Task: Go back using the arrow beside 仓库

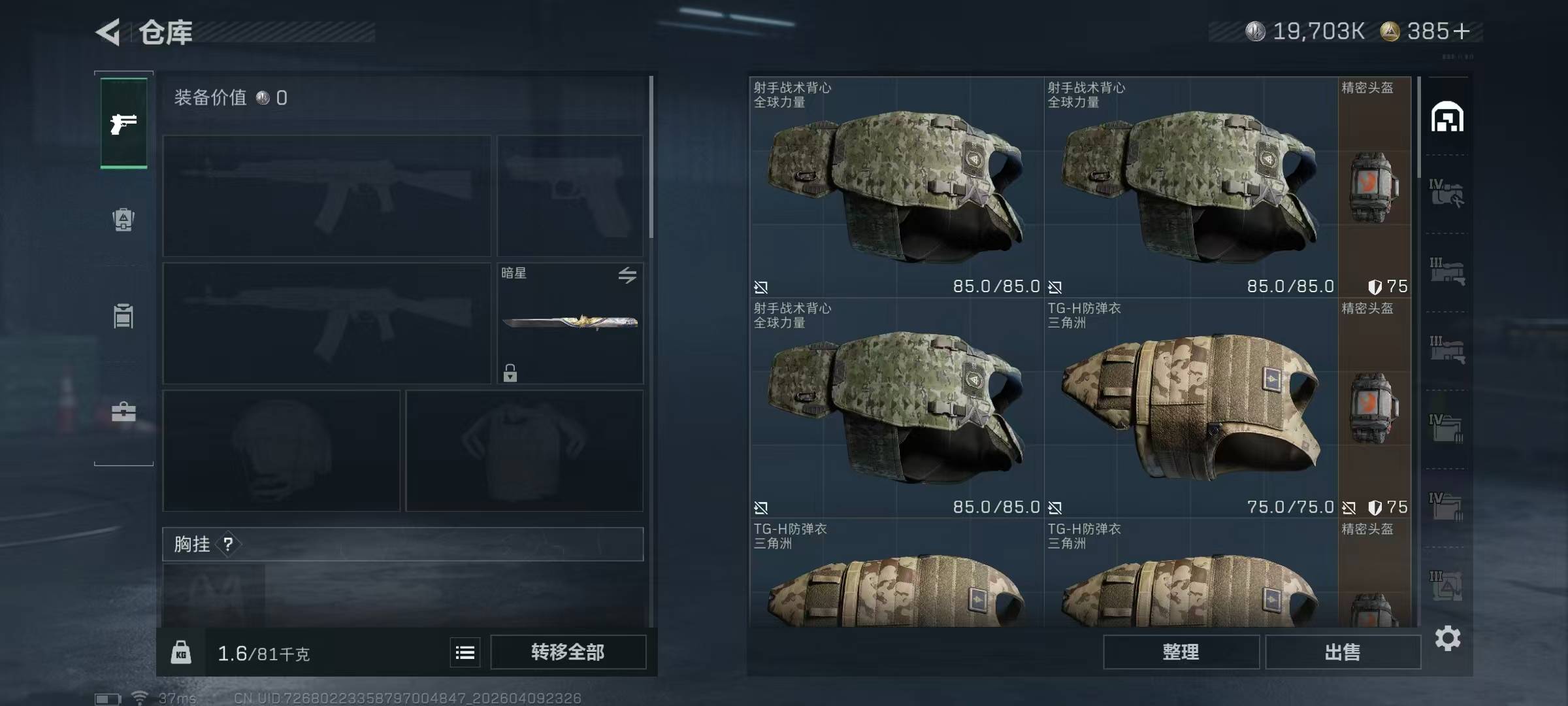Action: 109,32
